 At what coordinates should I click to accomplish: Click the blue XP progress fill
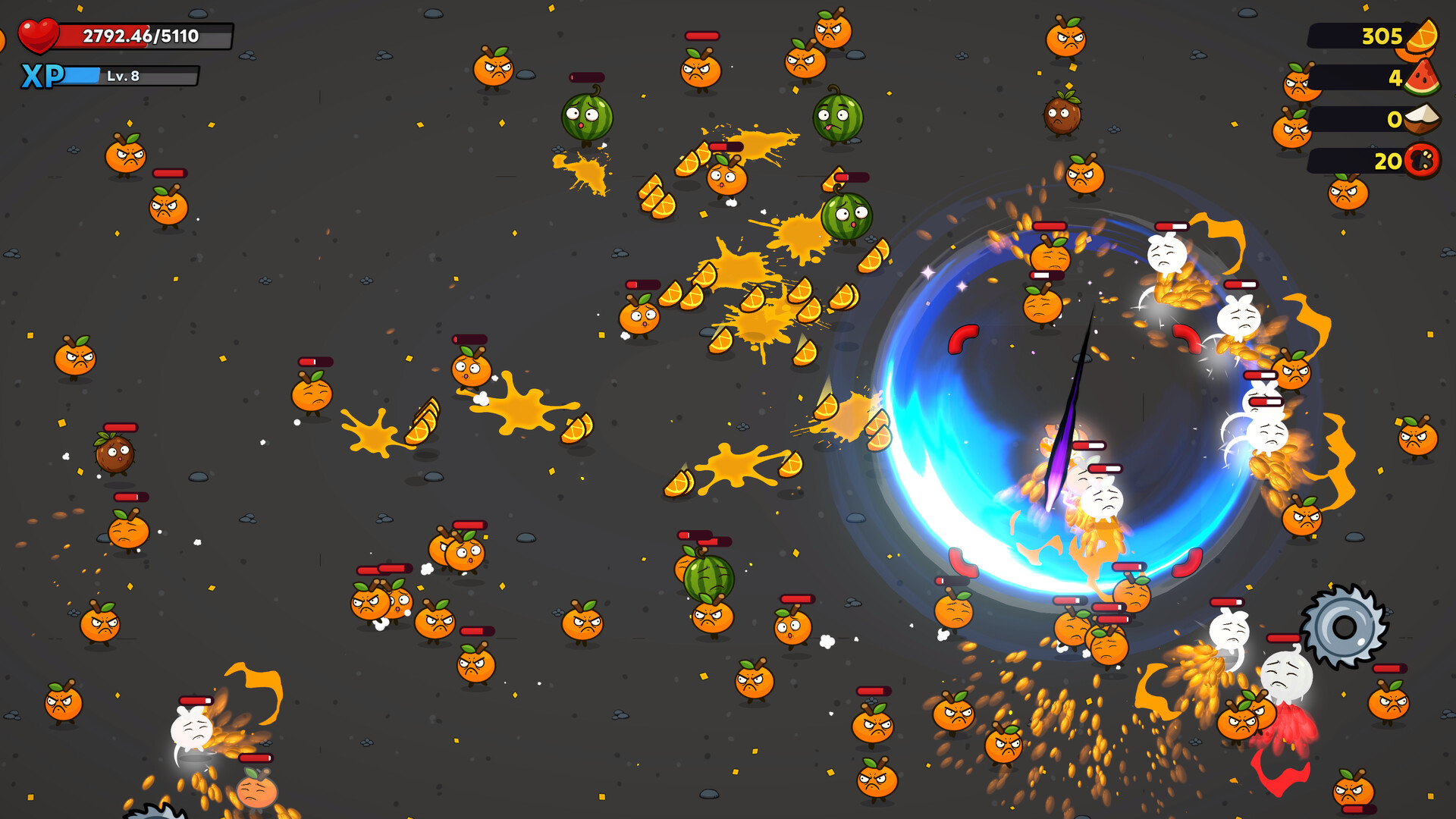pyautogui.click(x=82, y=74)
